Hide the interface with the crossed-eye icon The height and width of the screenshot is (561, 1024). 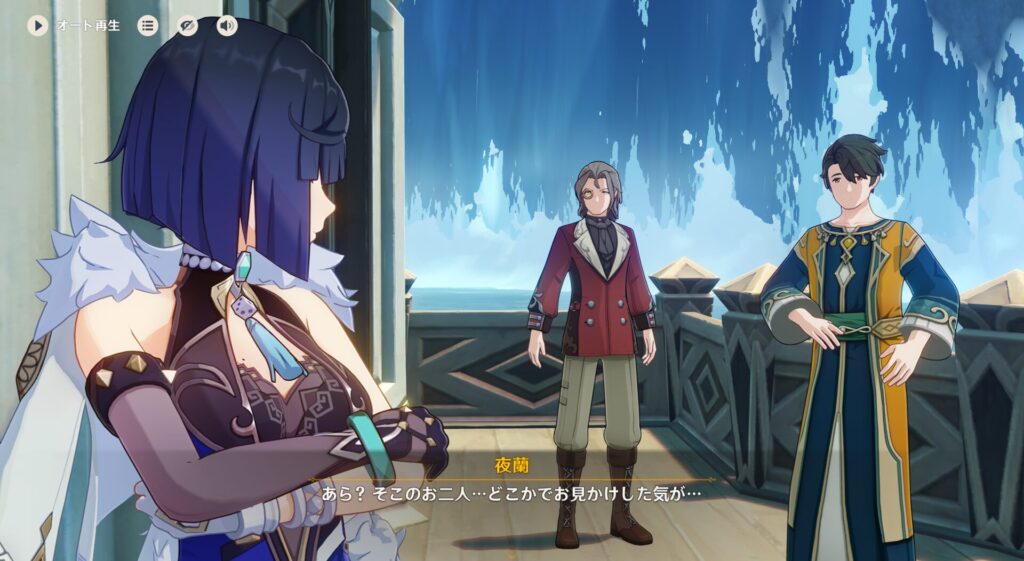[187, 26]
